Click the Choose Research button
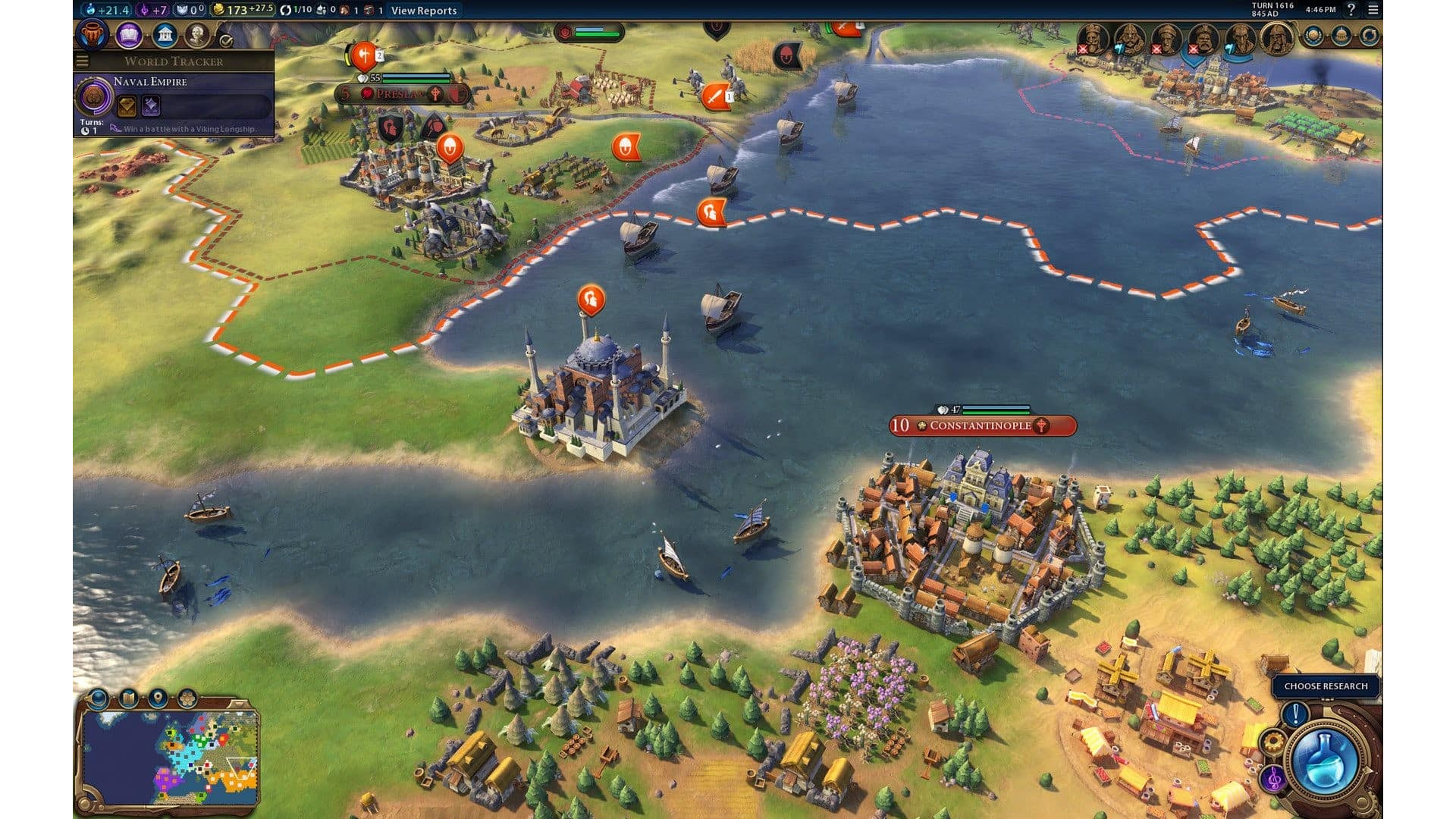Image resolution: width=1456 pixels, height=819 pixels. (1328, 686)
